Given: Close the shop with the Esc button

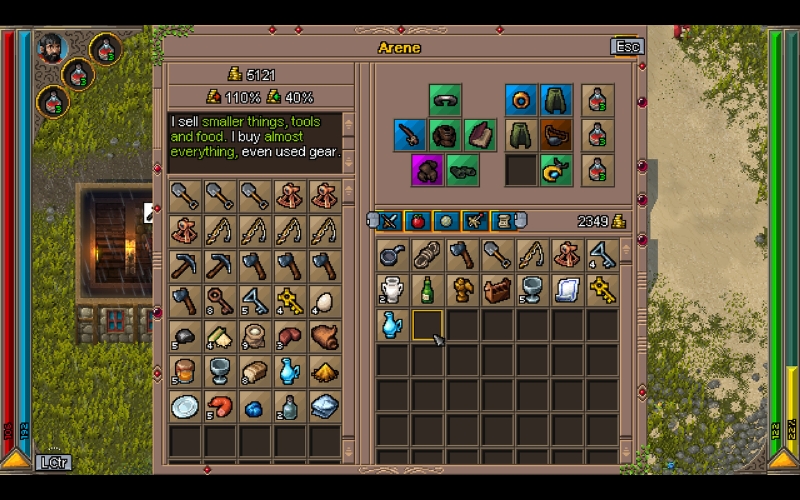Looking at the screenshot, I should click(626, 47).
